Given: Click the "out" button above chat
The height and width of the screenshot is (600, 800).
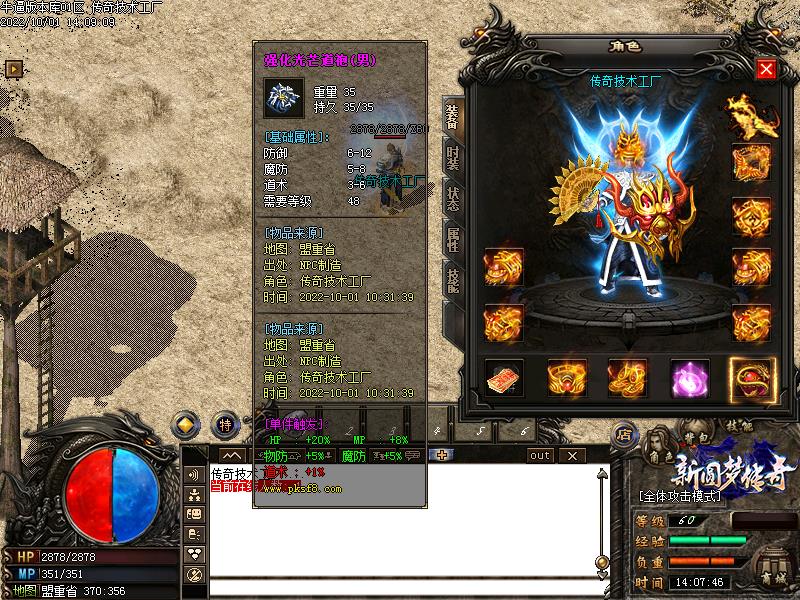Looking at the screenshot, I should click(540, 455).
